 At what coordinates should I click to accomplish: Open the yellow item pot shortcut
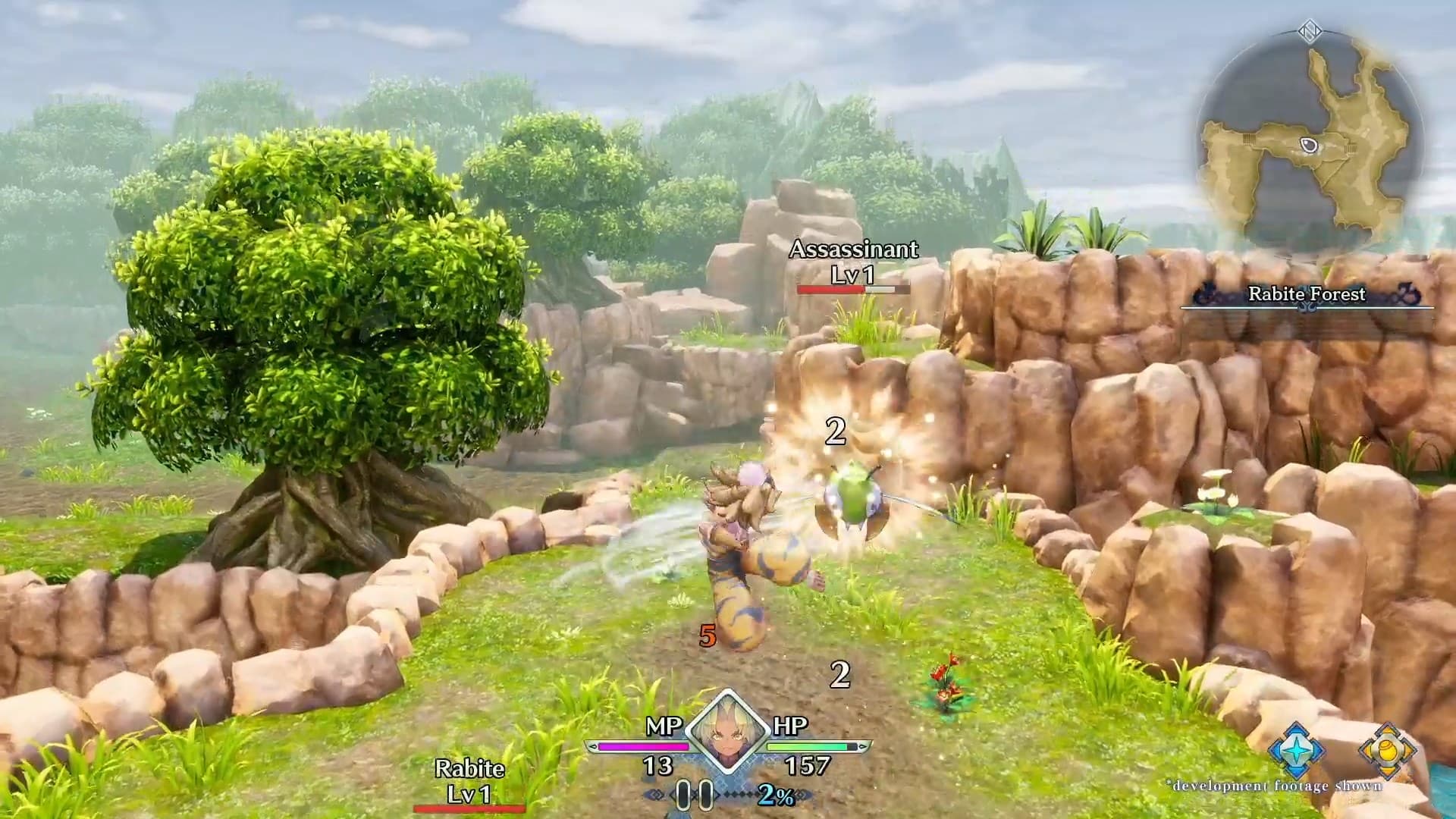(1388, 751)
